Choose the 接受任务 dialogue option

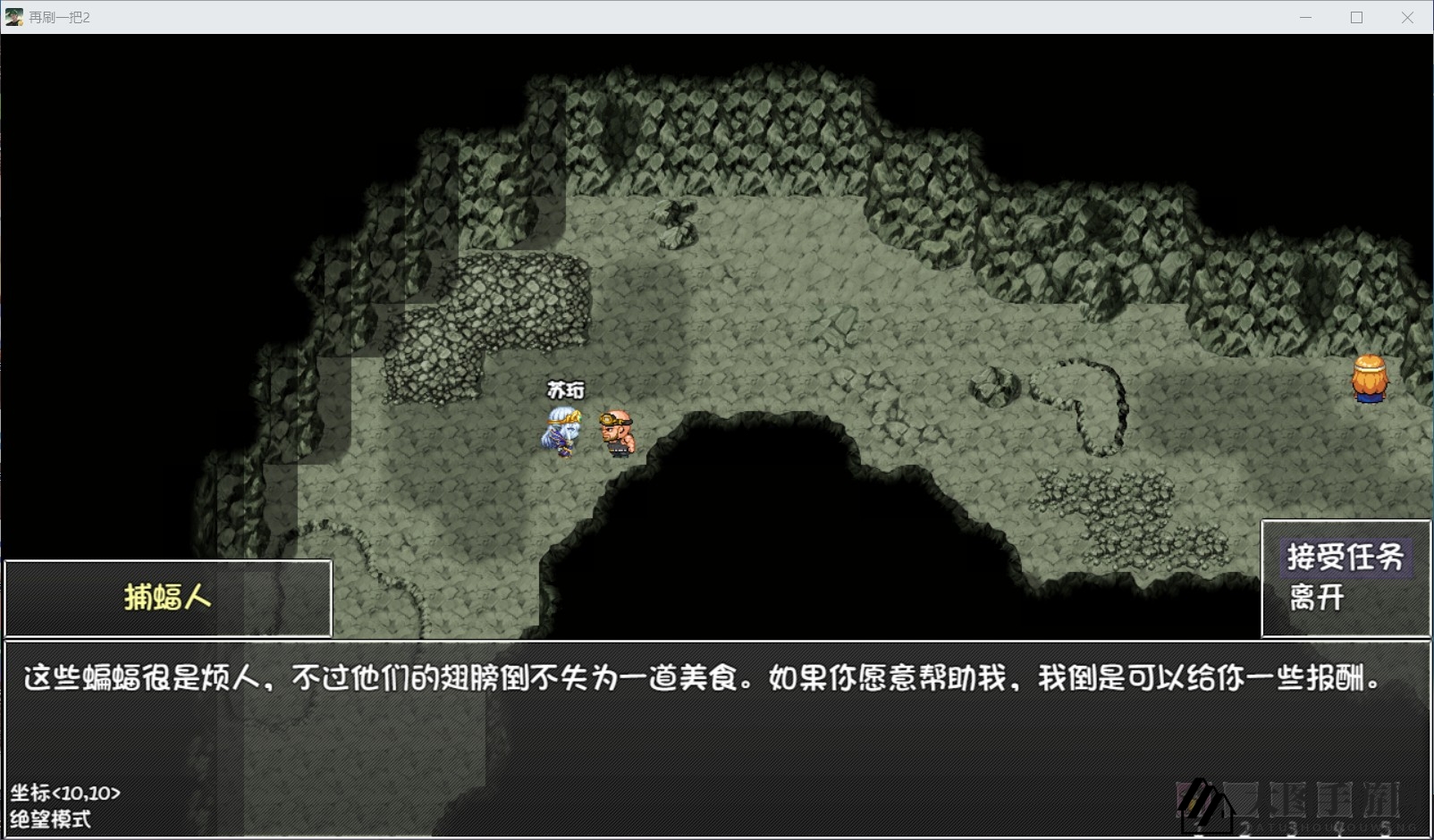tap(1345, 558)
